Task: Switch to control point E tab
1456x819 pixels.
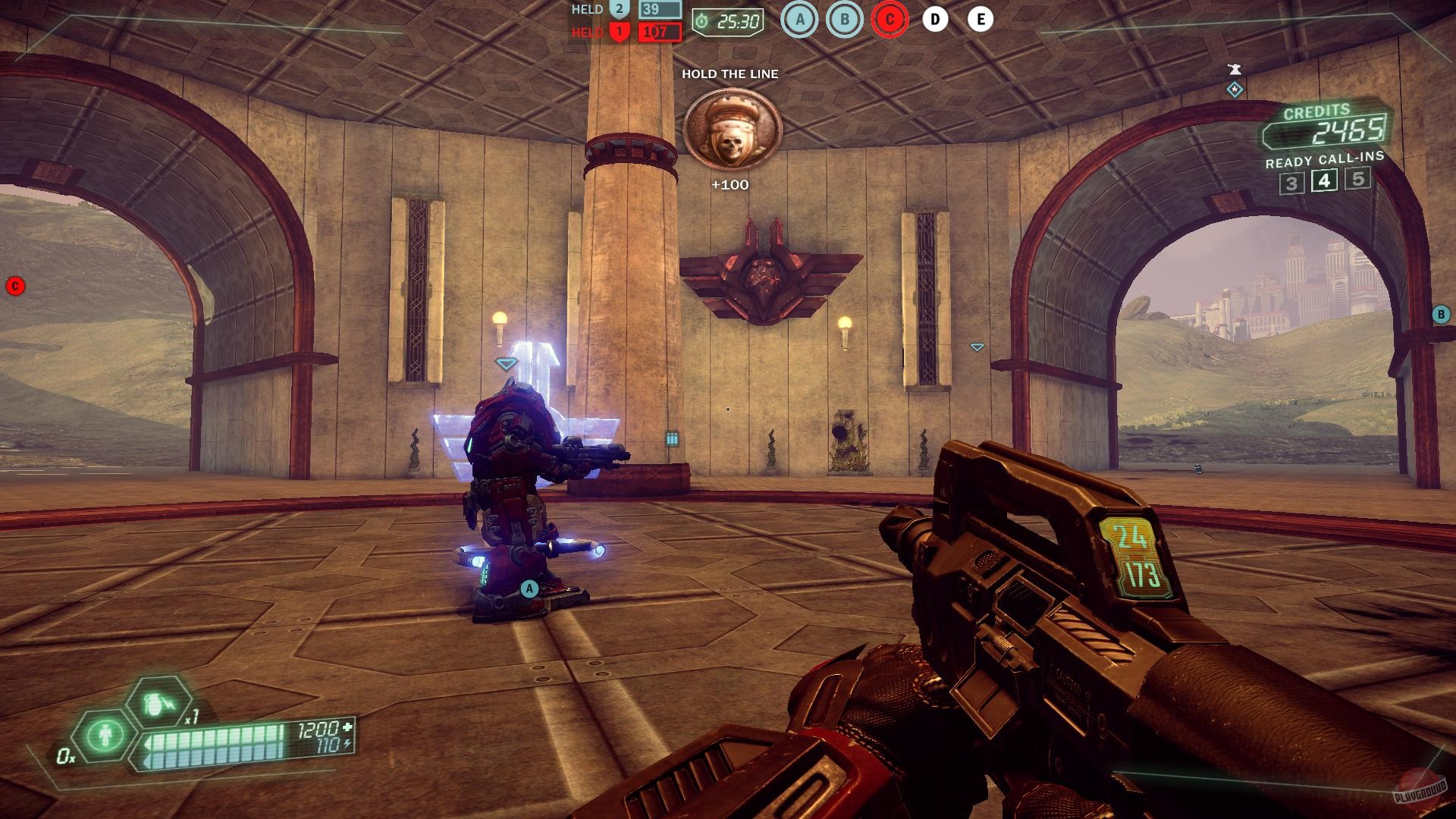Action: 983,21
